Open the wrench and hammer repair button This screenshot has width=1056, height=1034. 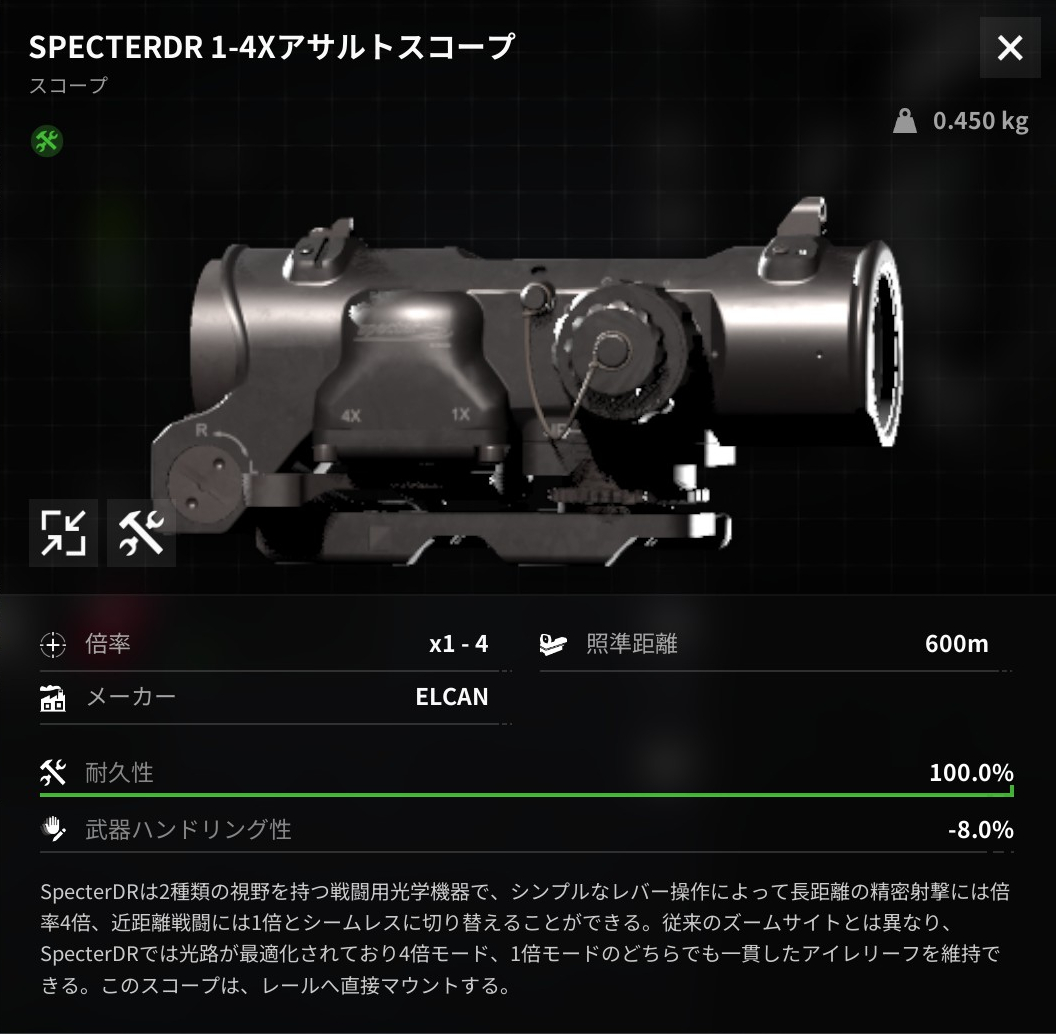click(141, 532)
